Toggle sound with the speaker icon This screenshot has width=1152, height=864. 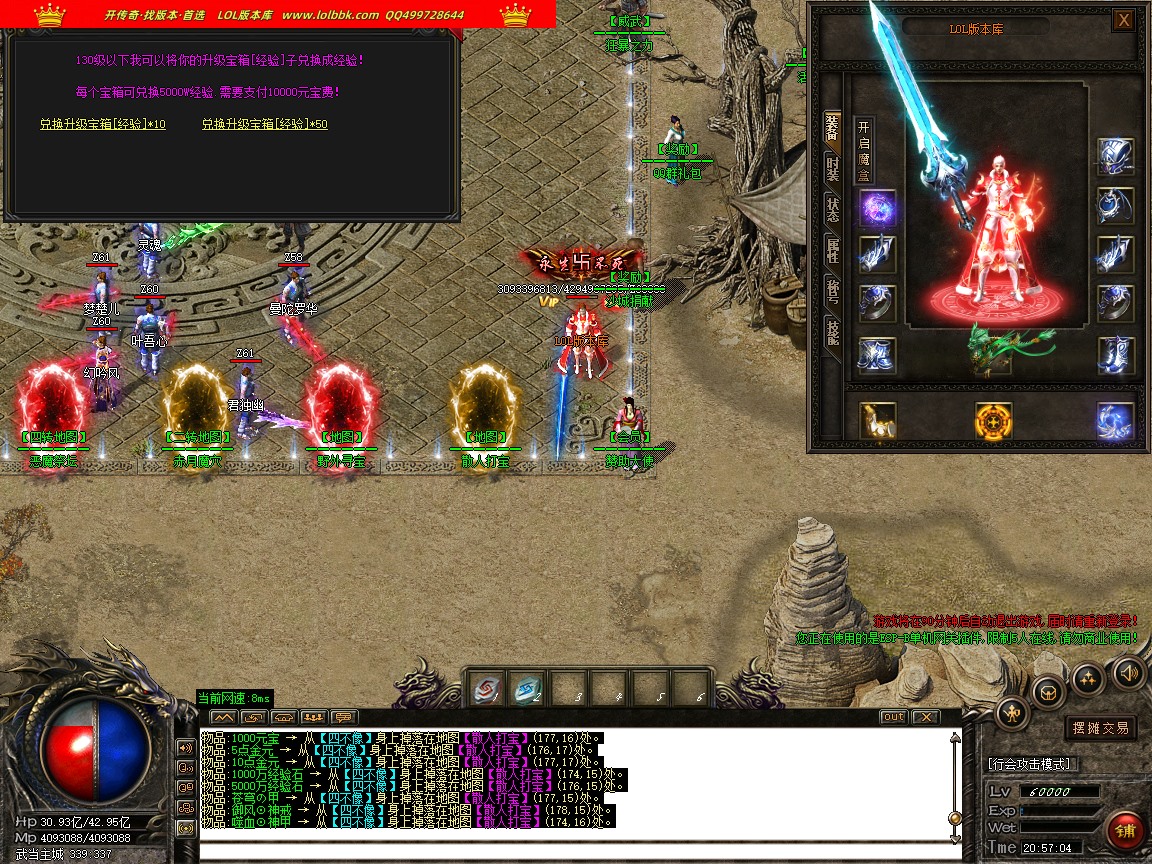click(x=1130, y=672)
